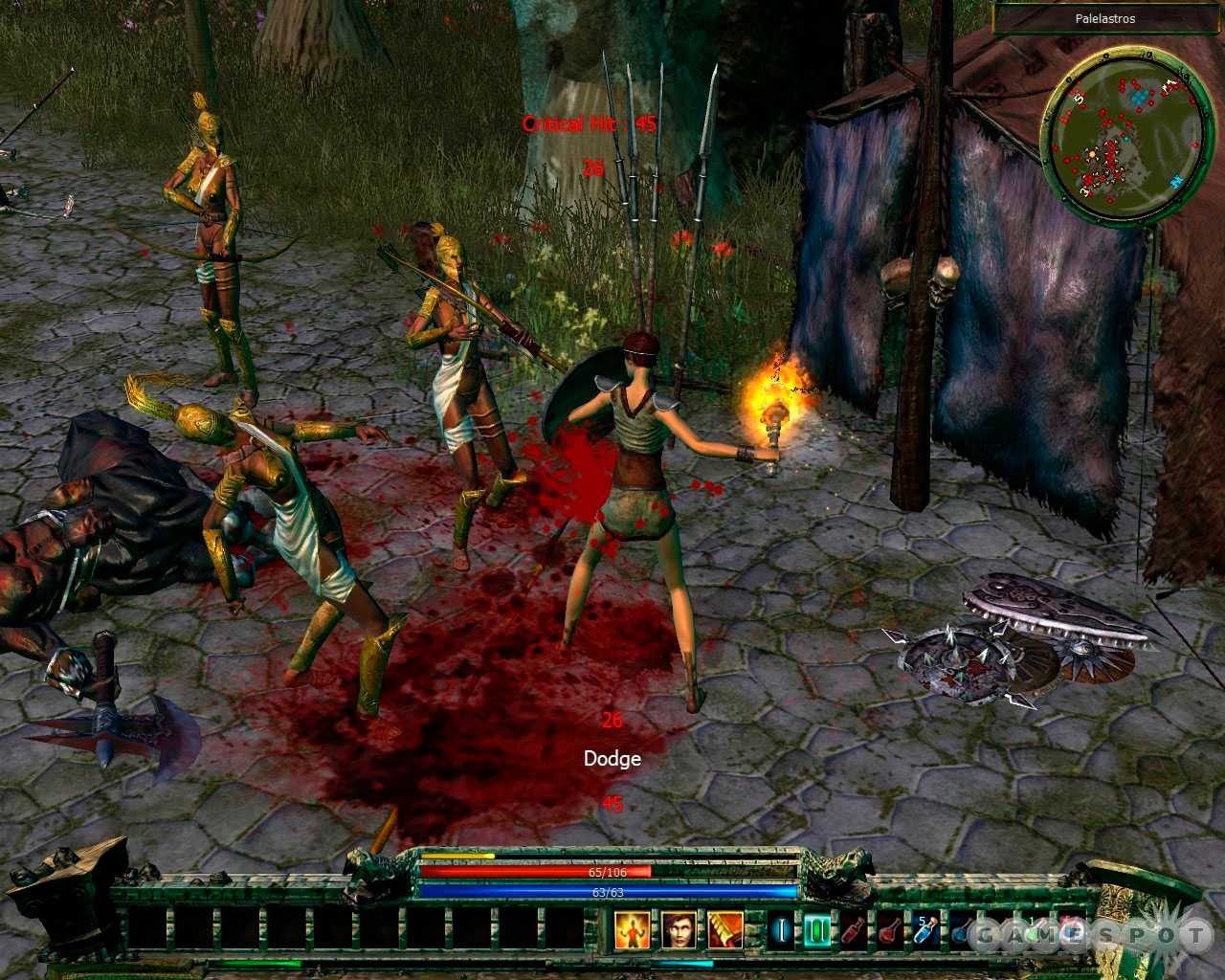Click the stone column ornament button

pos(67,895)
